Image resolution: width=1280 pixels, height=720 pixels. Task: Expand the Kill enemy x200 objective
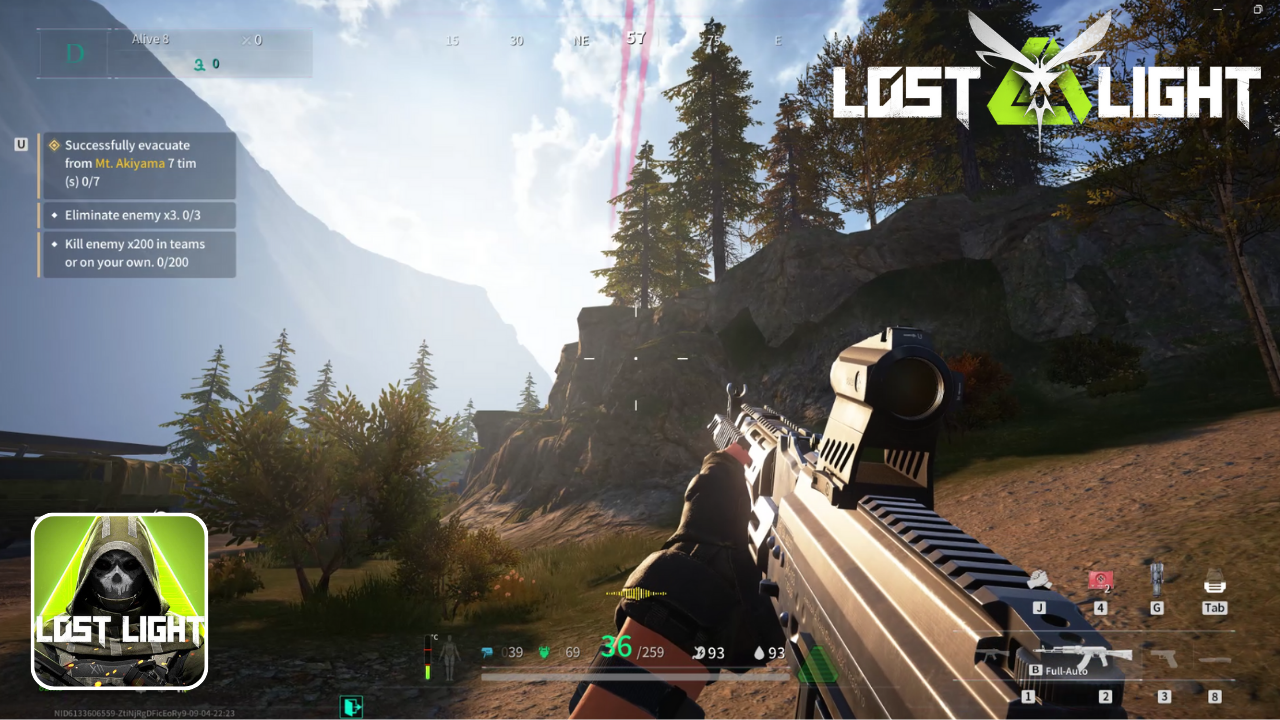140,254
